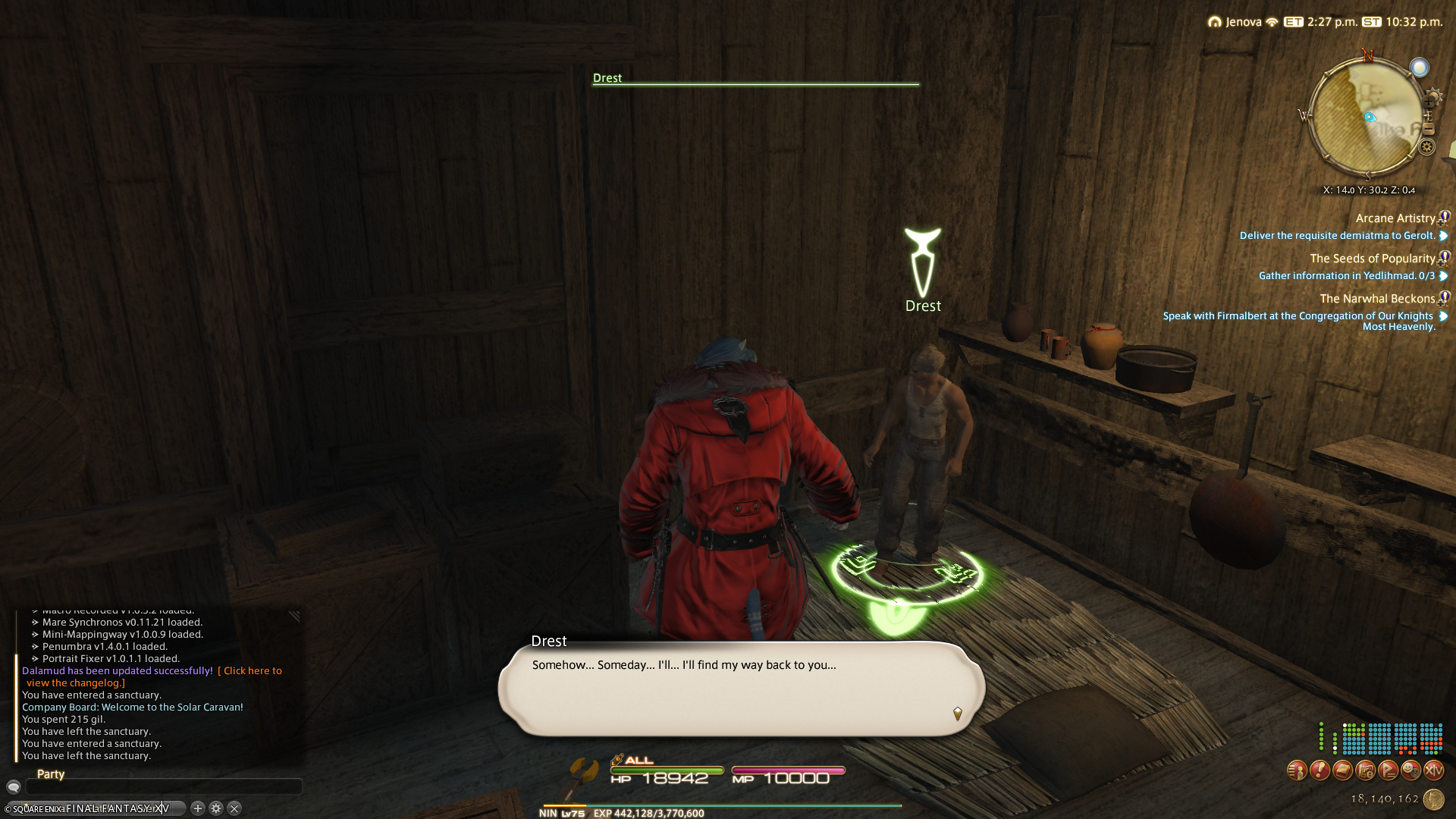Open the chat channel speech-bubble selector

coord(13,787)
